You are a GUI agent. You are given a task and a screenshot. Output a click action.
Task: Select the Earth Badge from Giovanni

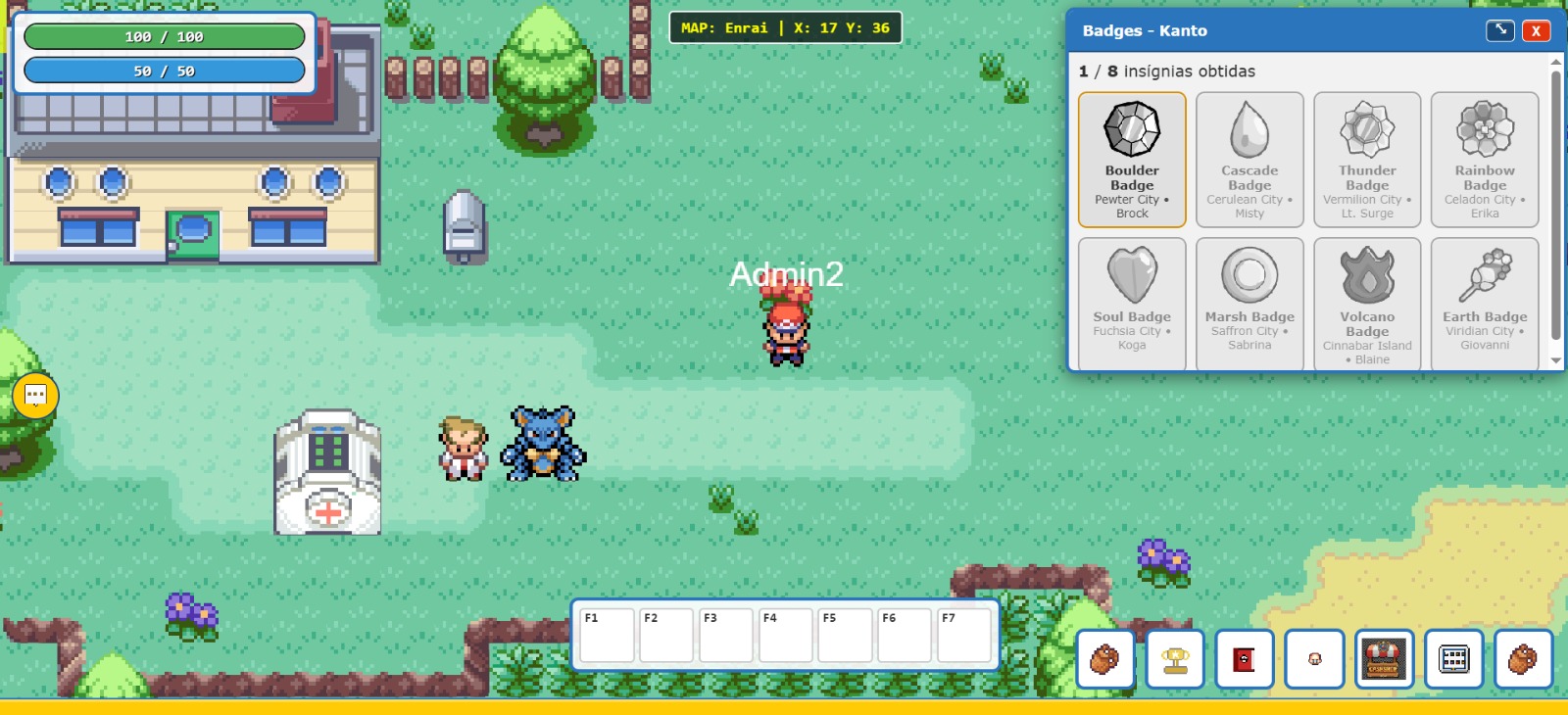pyautogui.click(x=1485, y=302)
